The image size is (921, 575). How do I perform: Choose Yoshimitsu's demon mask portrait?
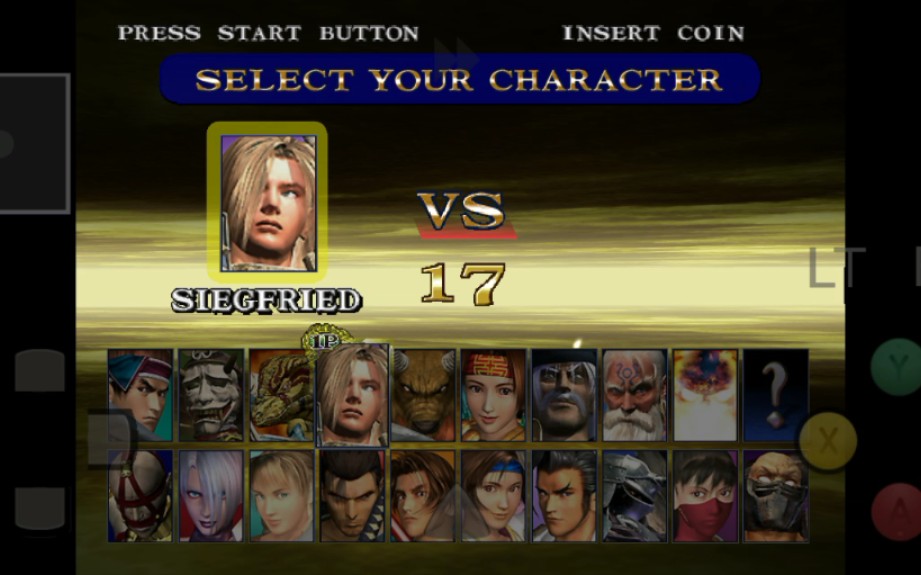pyautogui.click(x=211, y=395)
